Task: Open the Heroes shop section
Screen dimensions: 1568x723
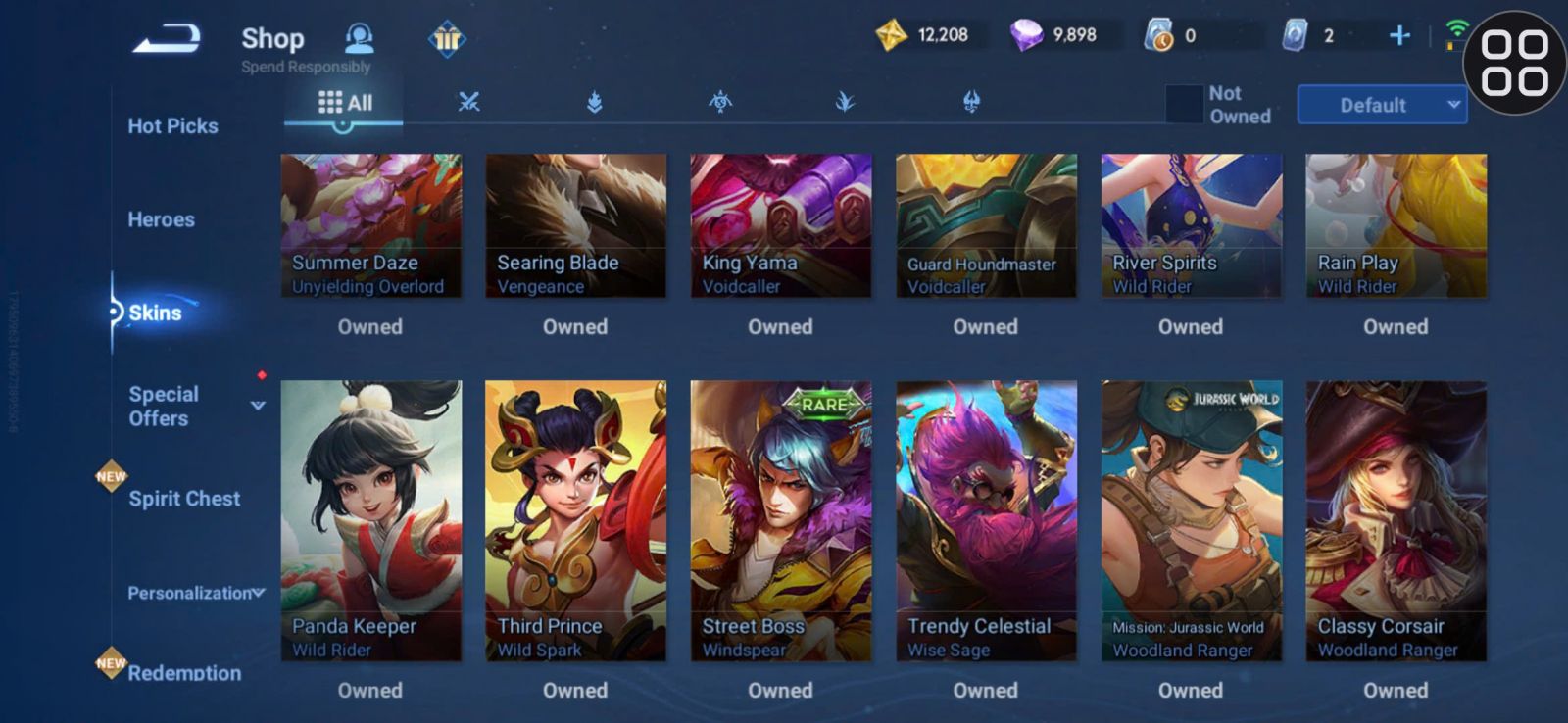Action: (x=161, y=220)
